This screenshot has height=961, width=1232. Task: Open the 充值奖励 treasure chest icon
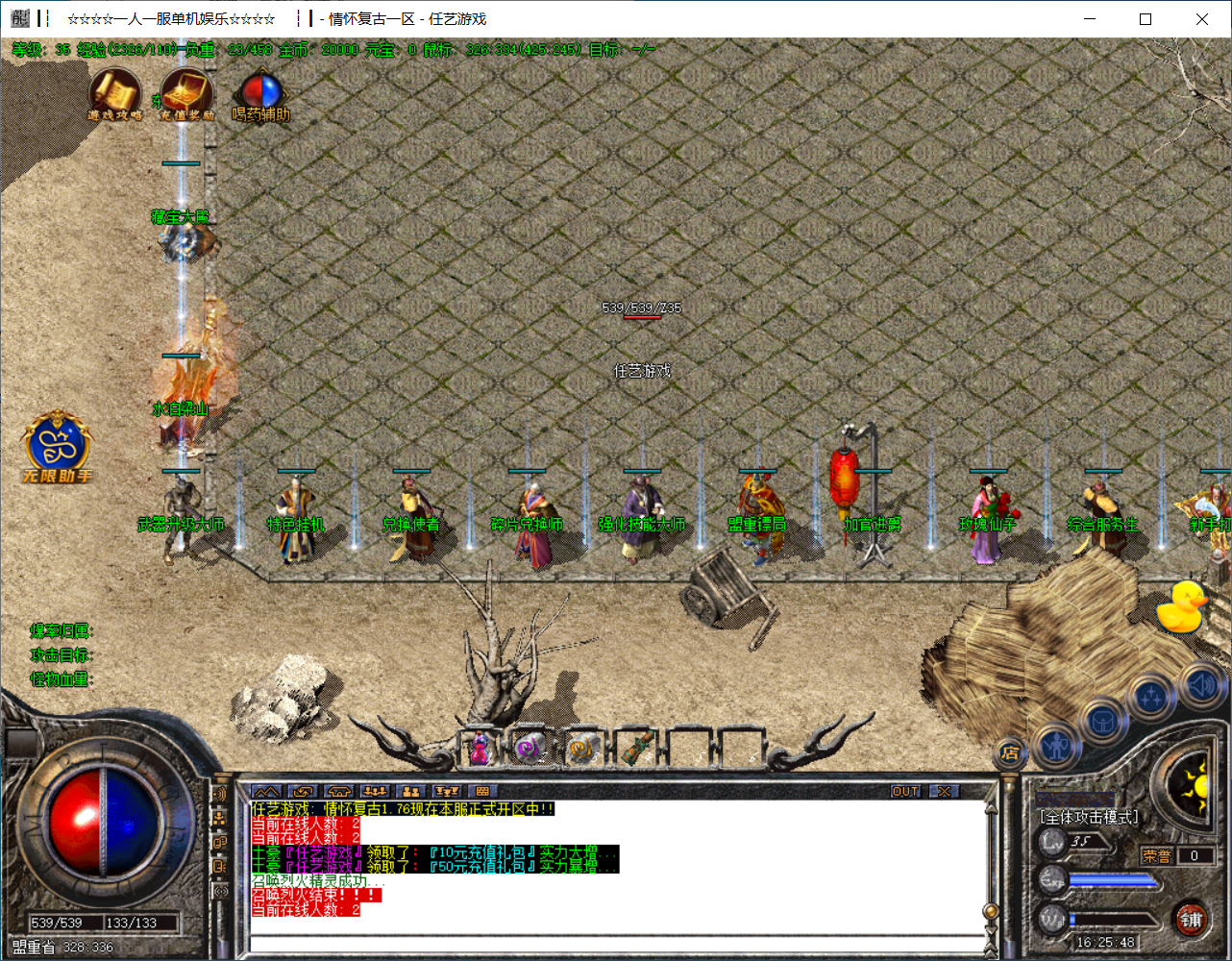point(186,94)
